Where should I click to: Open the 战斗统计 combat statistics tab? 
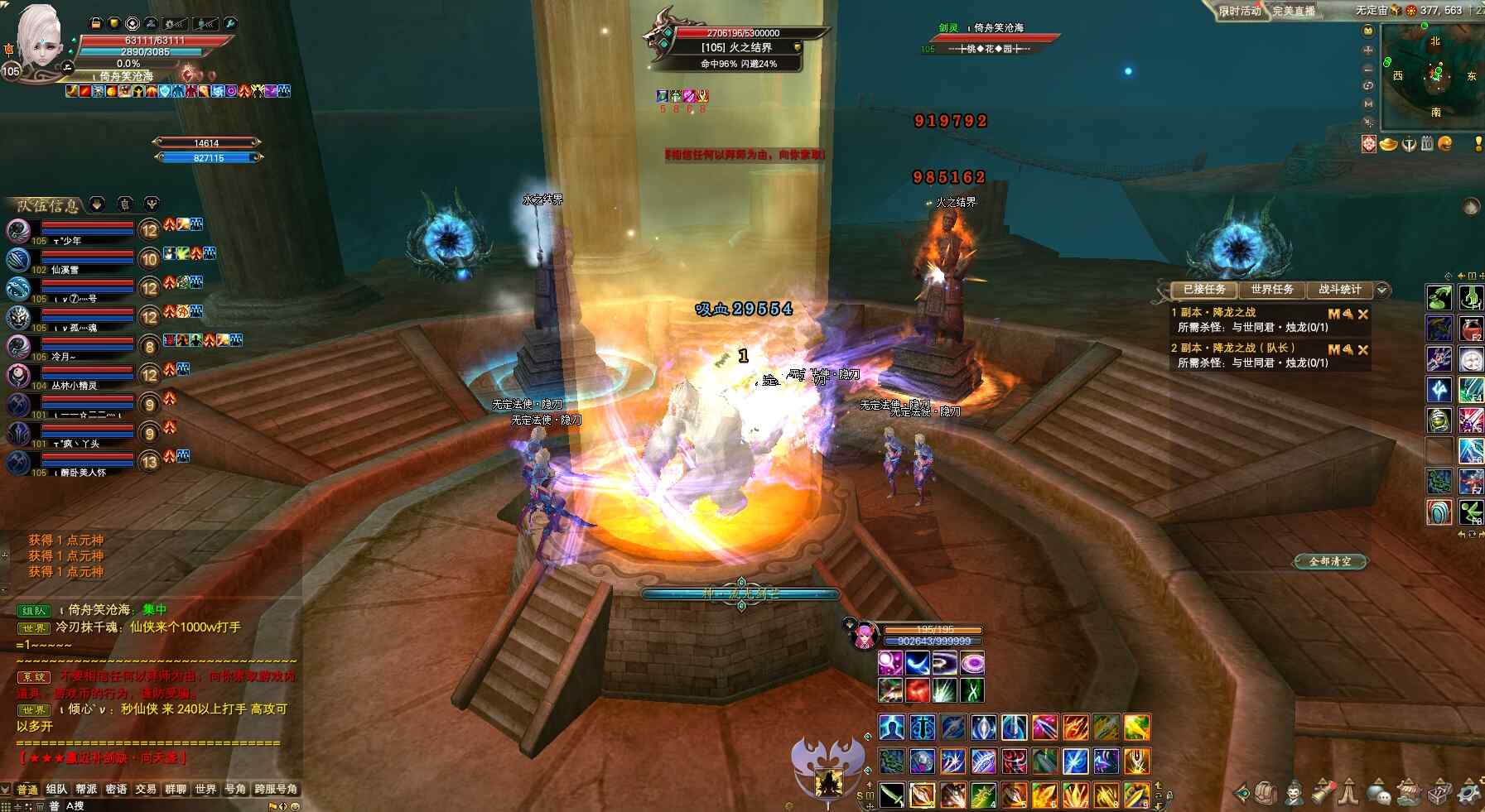point(1339,290)
